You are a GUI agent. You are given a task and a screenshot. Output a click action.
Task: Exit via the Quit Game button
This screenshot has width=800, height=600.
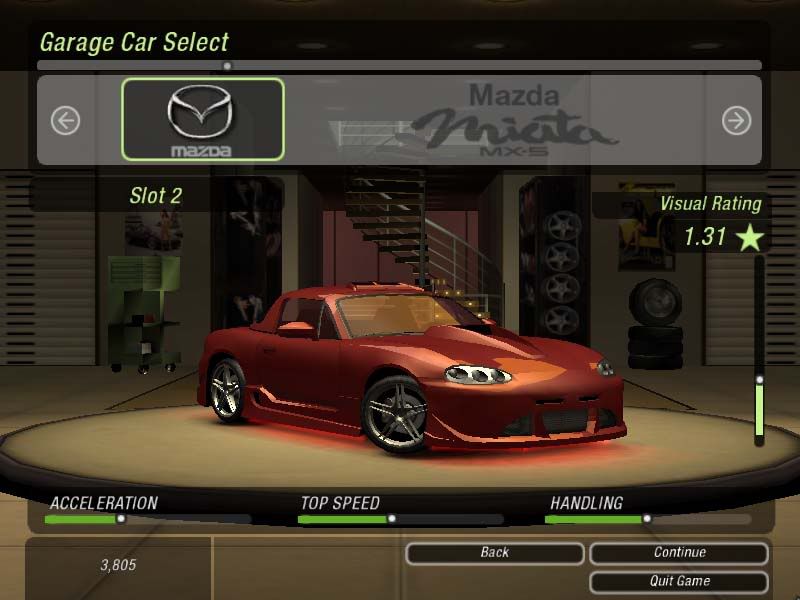point(679,581)
